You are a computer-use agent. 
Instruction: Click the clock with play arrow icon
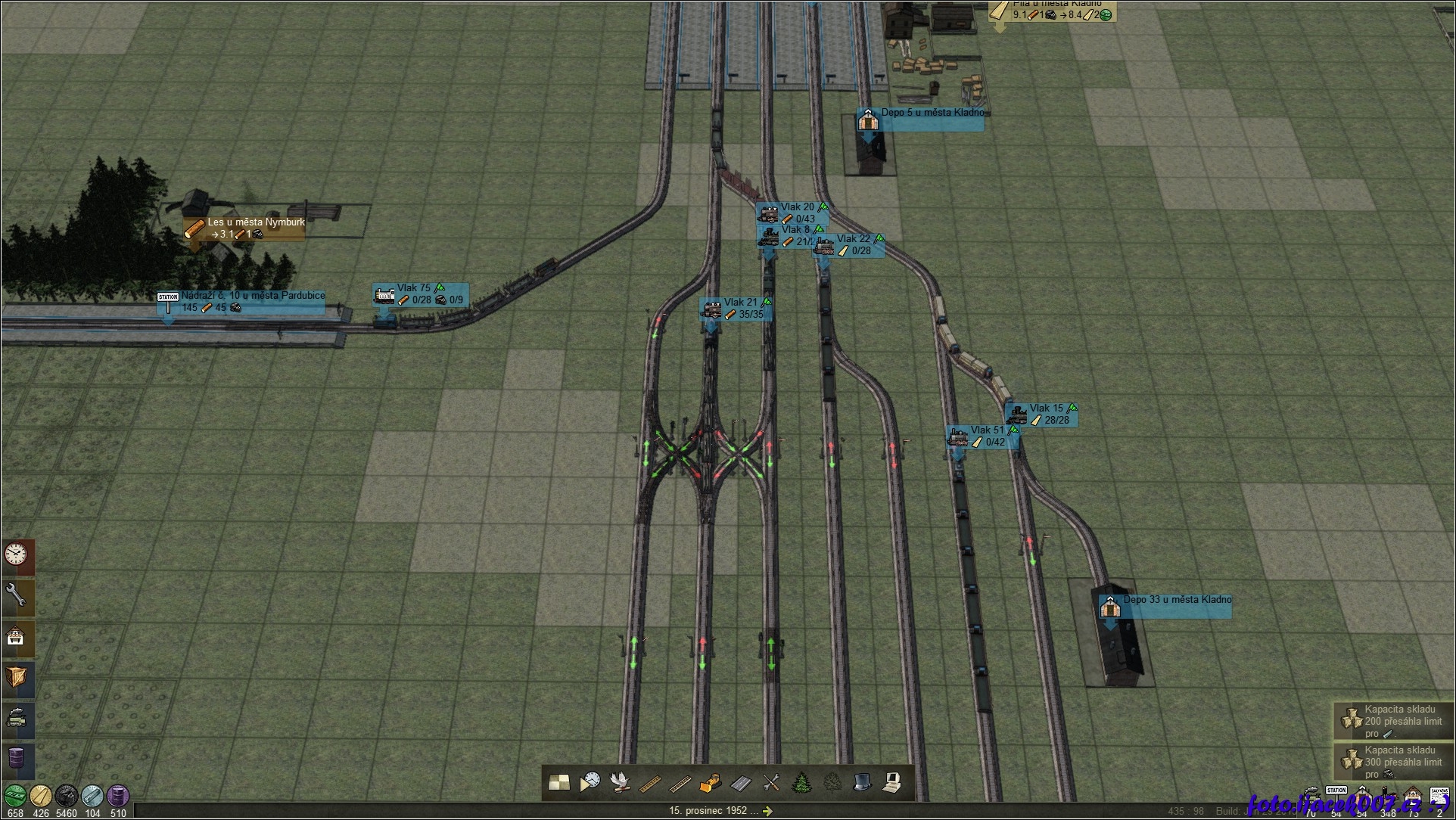[x=590, y=783]
